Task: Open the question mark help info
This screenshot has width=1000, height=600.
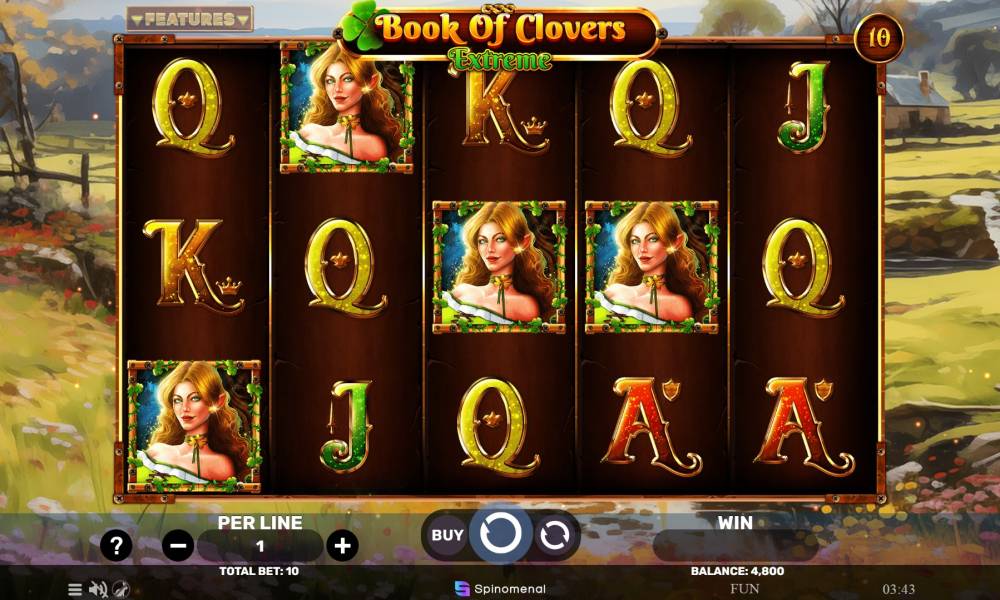Action: pyautogui.click(x=116, y=546)
